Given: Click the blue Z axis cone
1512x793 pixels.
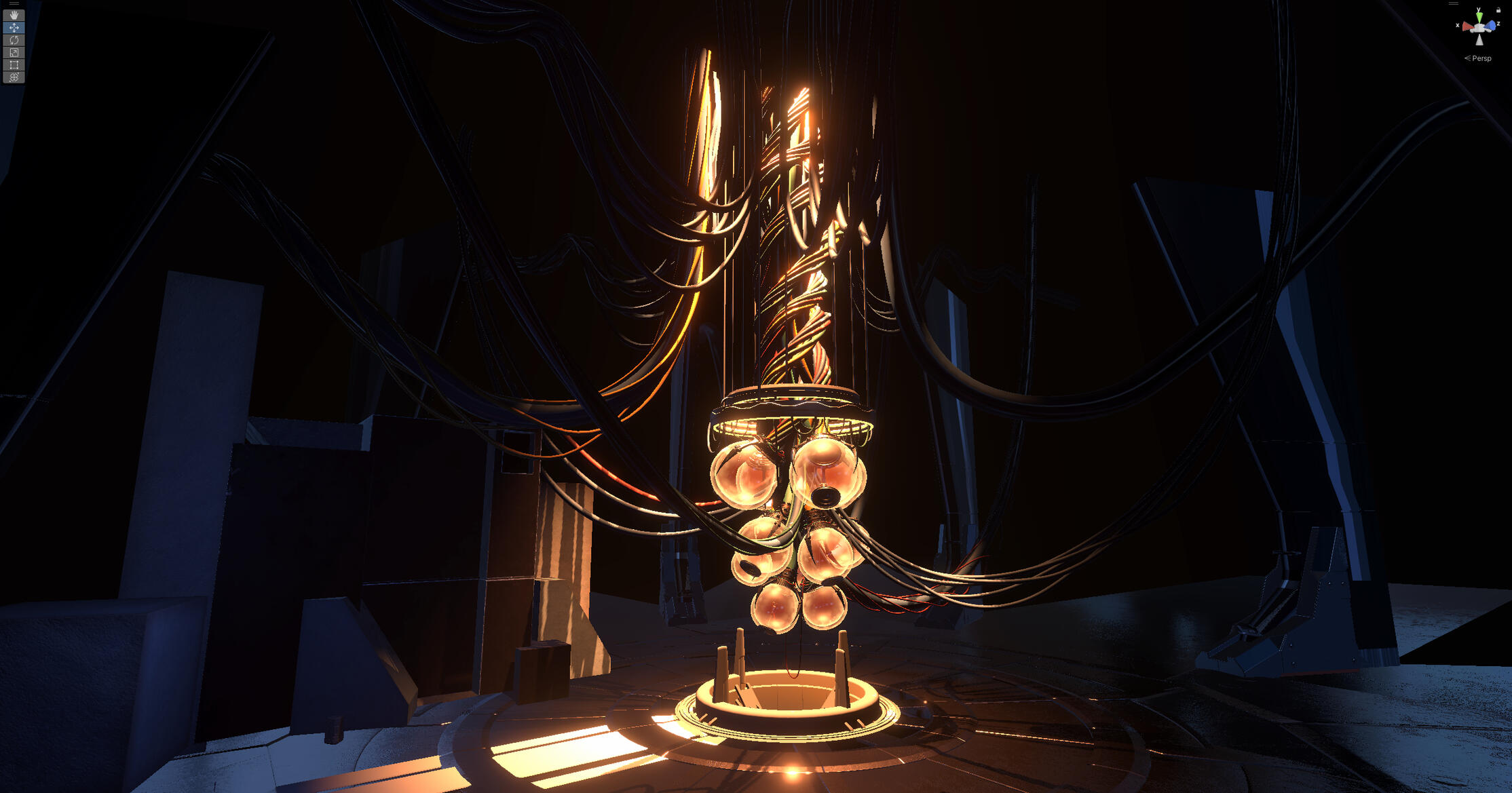Looking at the screenshot, I should click(x=1490, y=26).
